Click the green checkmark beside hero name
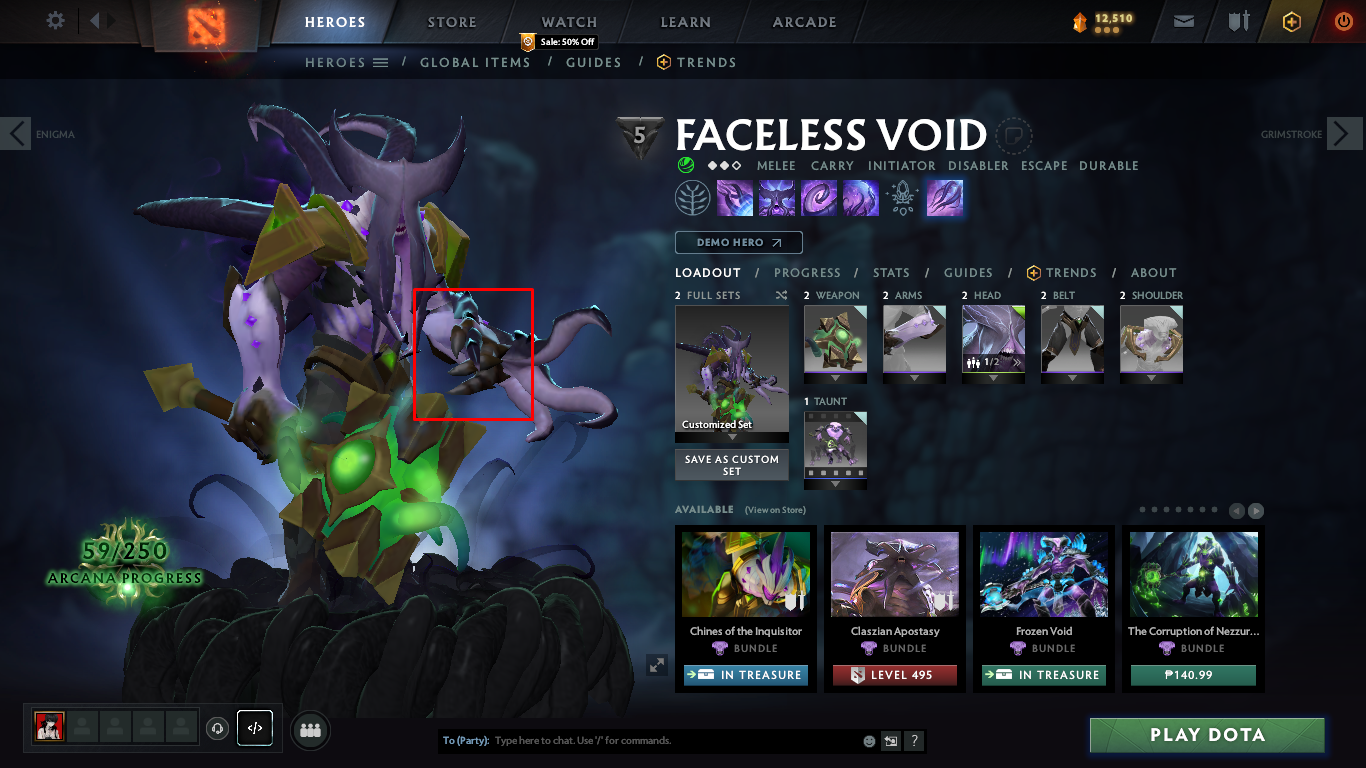1366x768 pixels. click(685, 165)
